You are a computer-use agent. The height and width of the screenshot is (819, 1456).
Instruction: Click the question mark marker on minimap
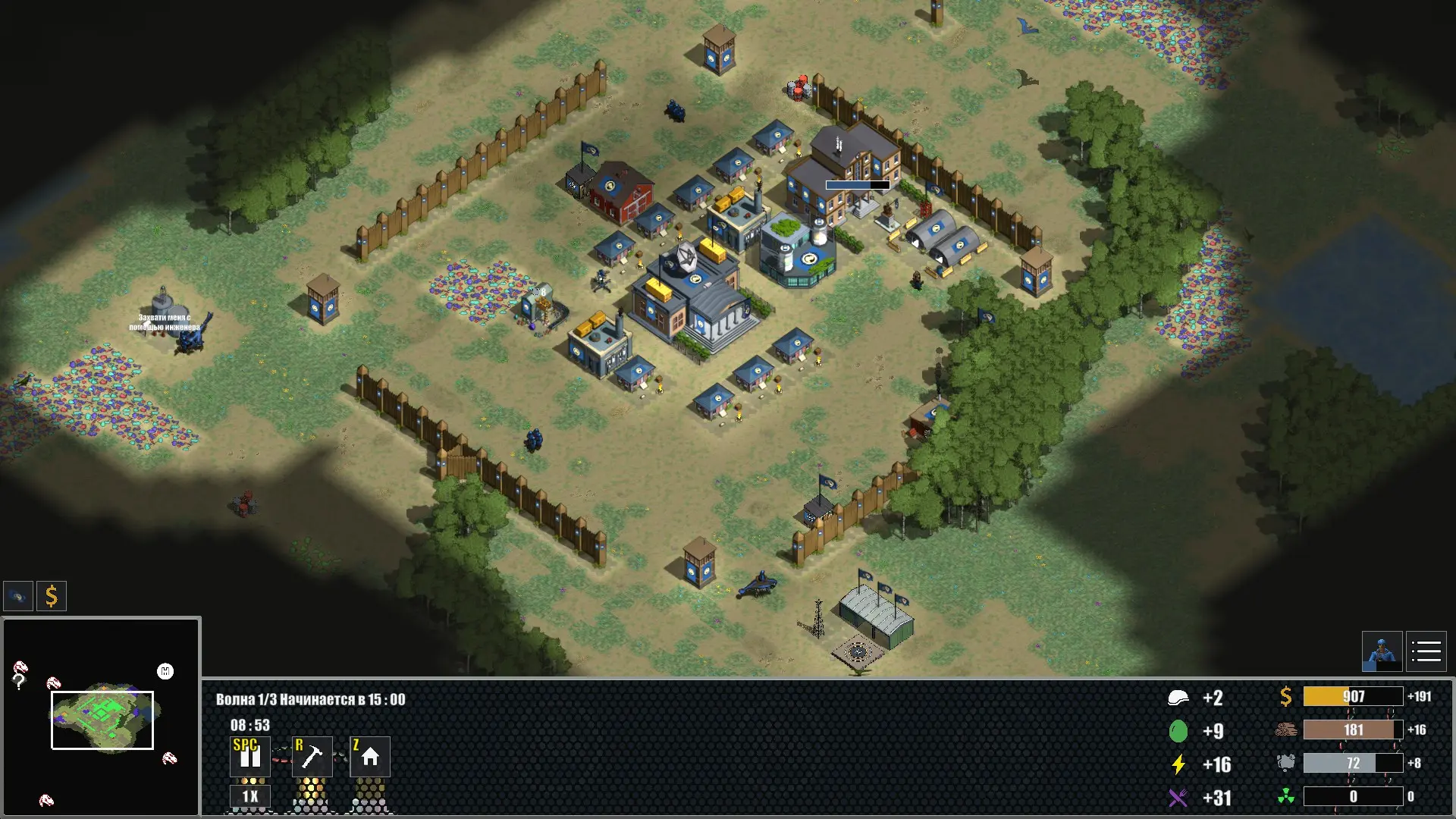[x=19, y=682]
